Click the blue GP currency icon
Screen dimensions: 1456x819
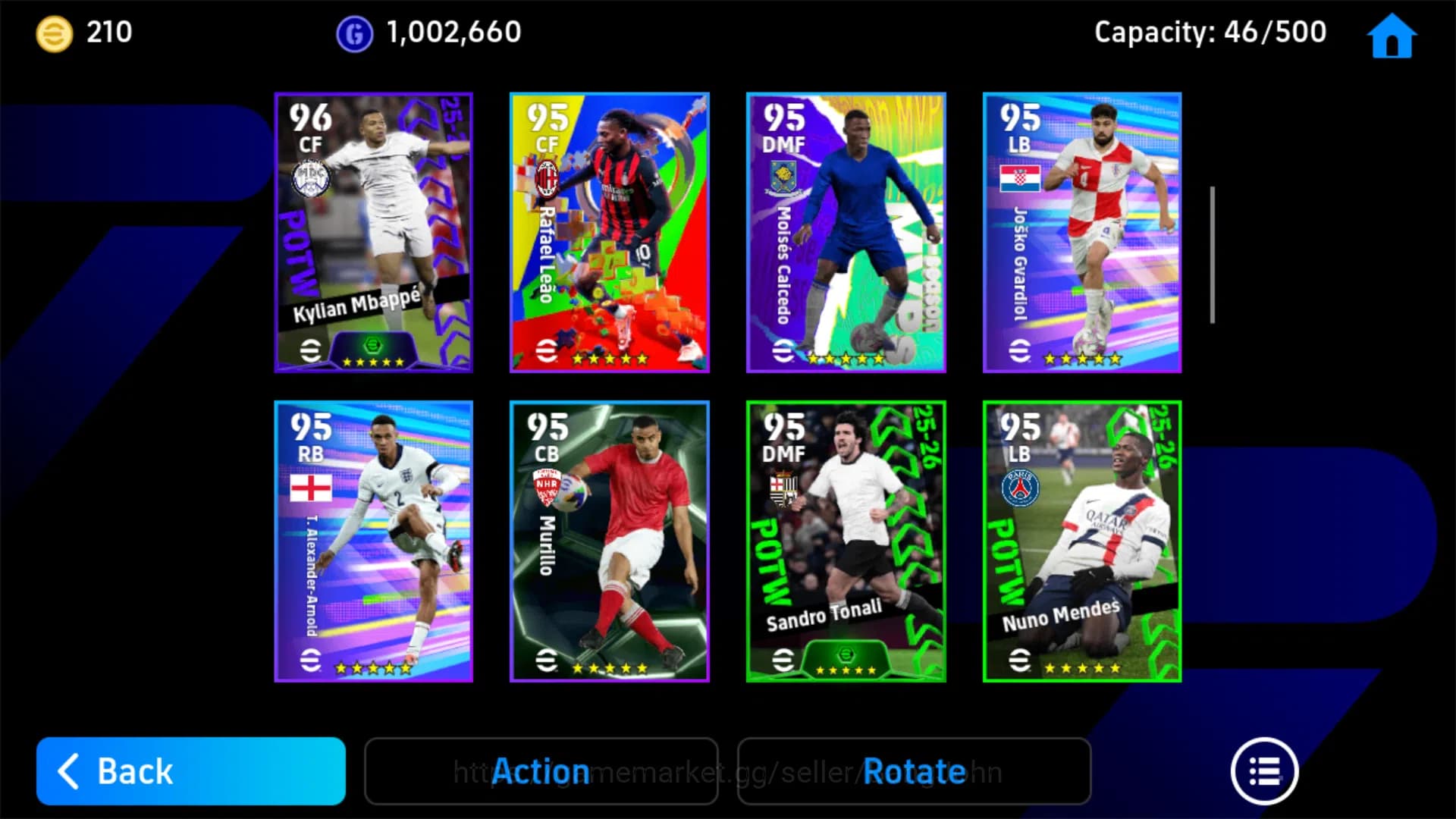[x=353, y=32]
